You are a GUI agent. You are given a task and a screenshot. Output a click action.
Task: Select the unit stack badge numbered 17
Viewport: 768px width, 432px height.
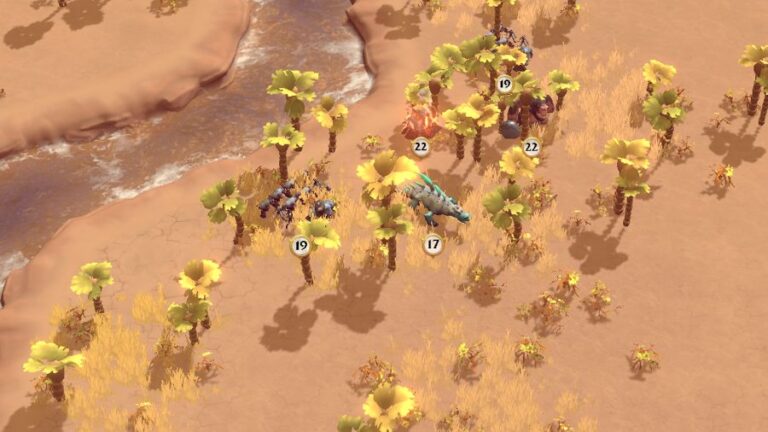coord(432,243)
